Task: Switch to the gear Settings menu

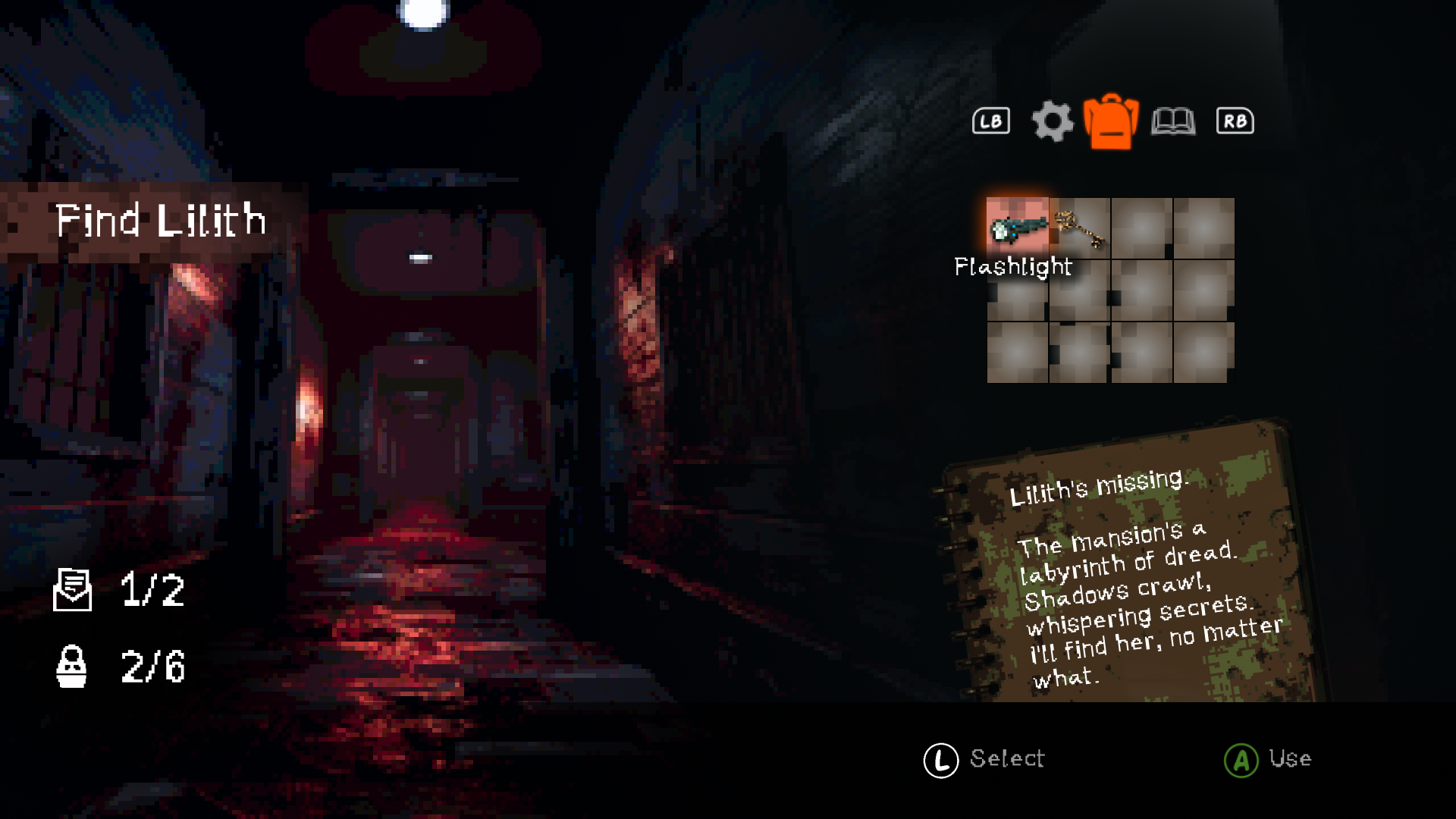Action: coord(1053,121)
